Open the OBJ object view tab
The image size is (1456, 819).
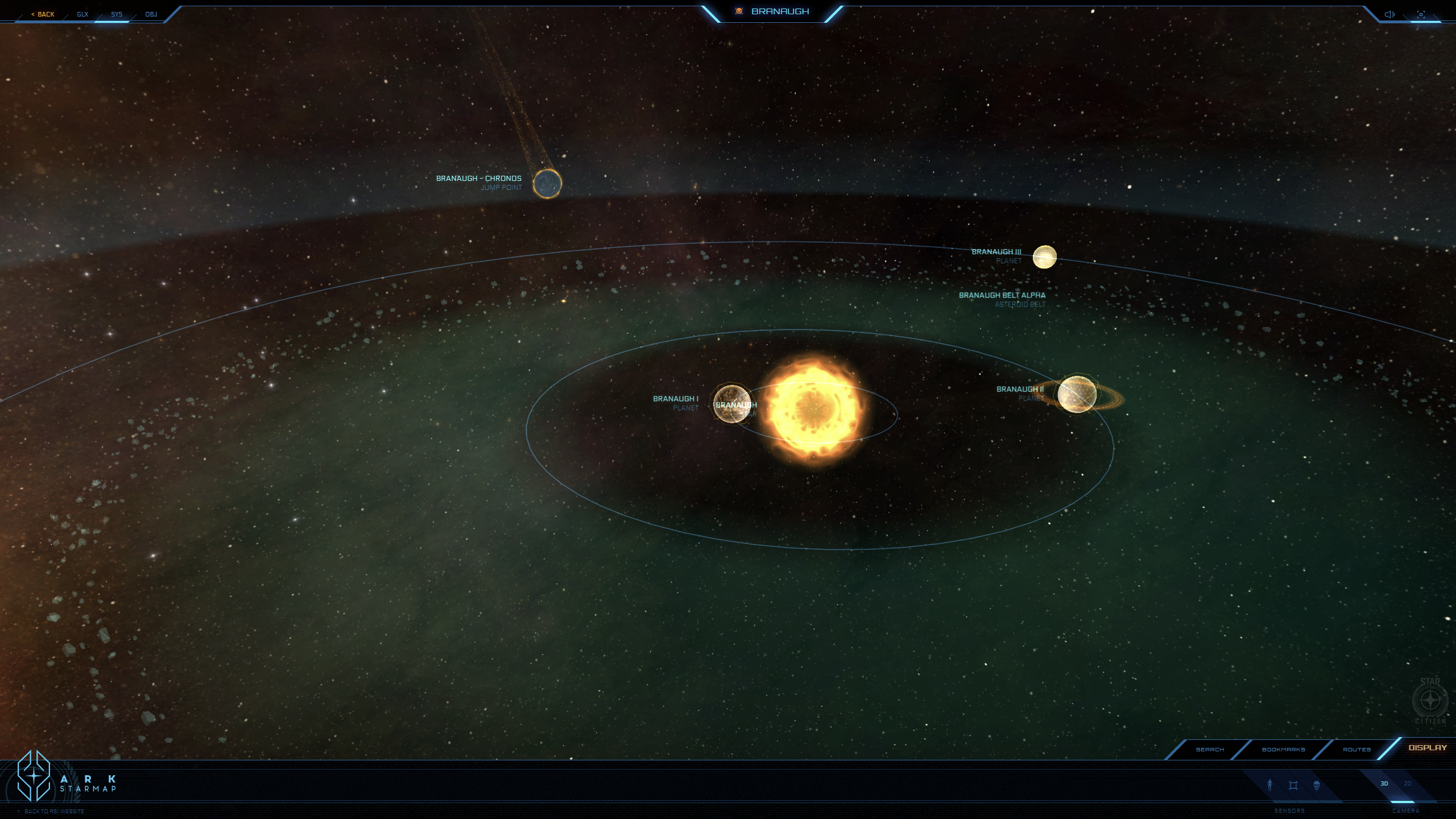151,14
